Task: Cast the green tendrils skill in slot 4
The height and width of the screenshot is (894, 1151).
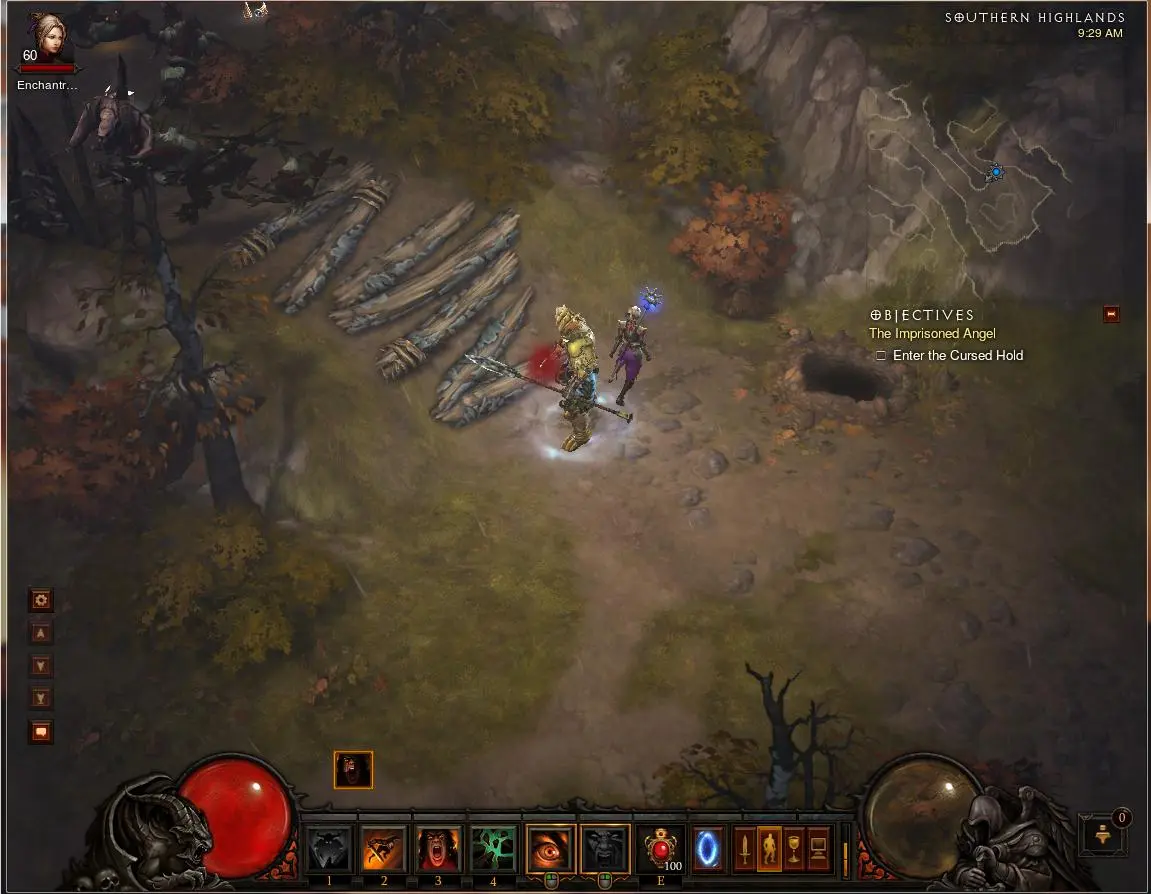Action: point(493,848)
